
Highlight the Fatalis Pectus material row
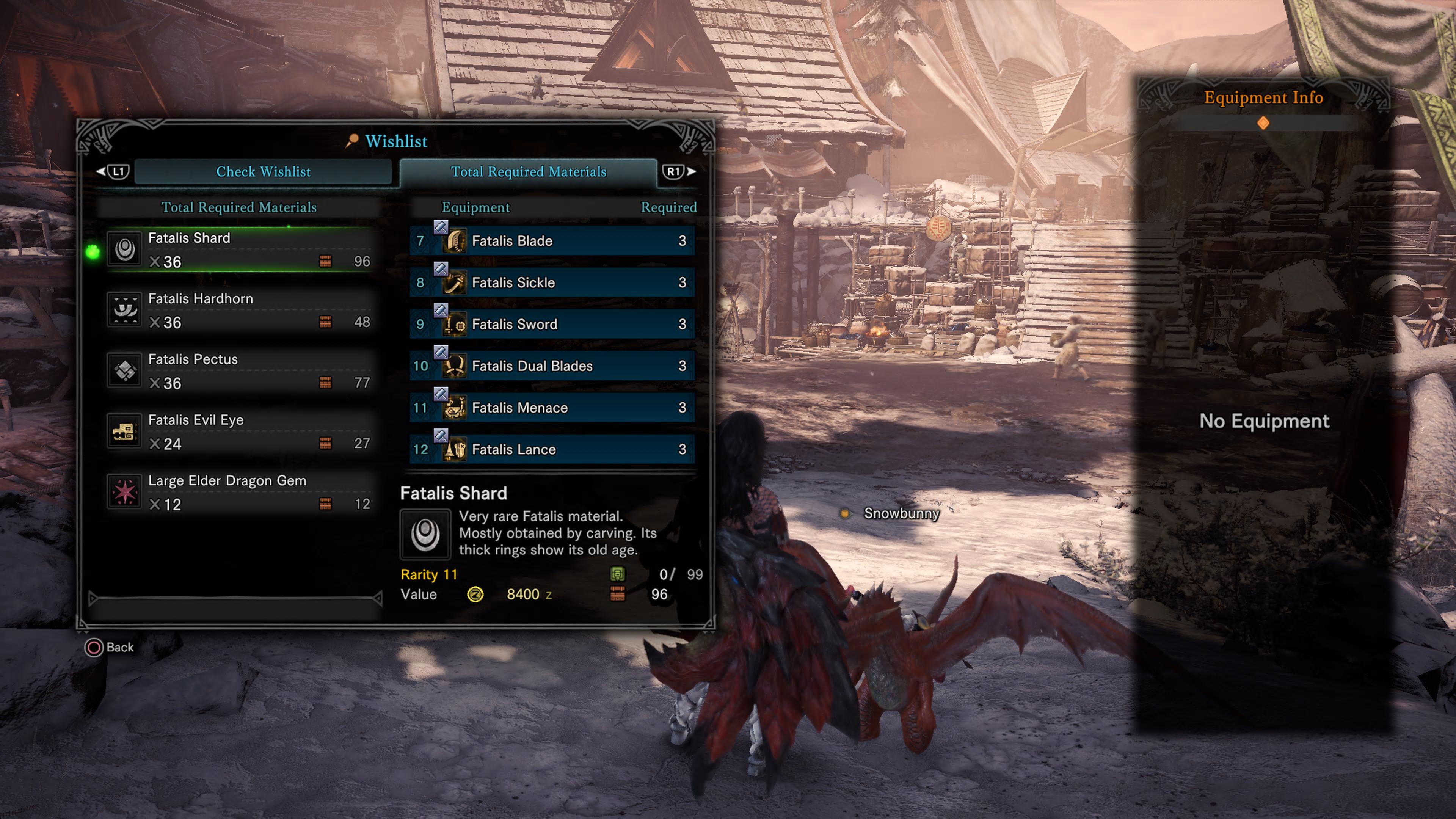240,371
